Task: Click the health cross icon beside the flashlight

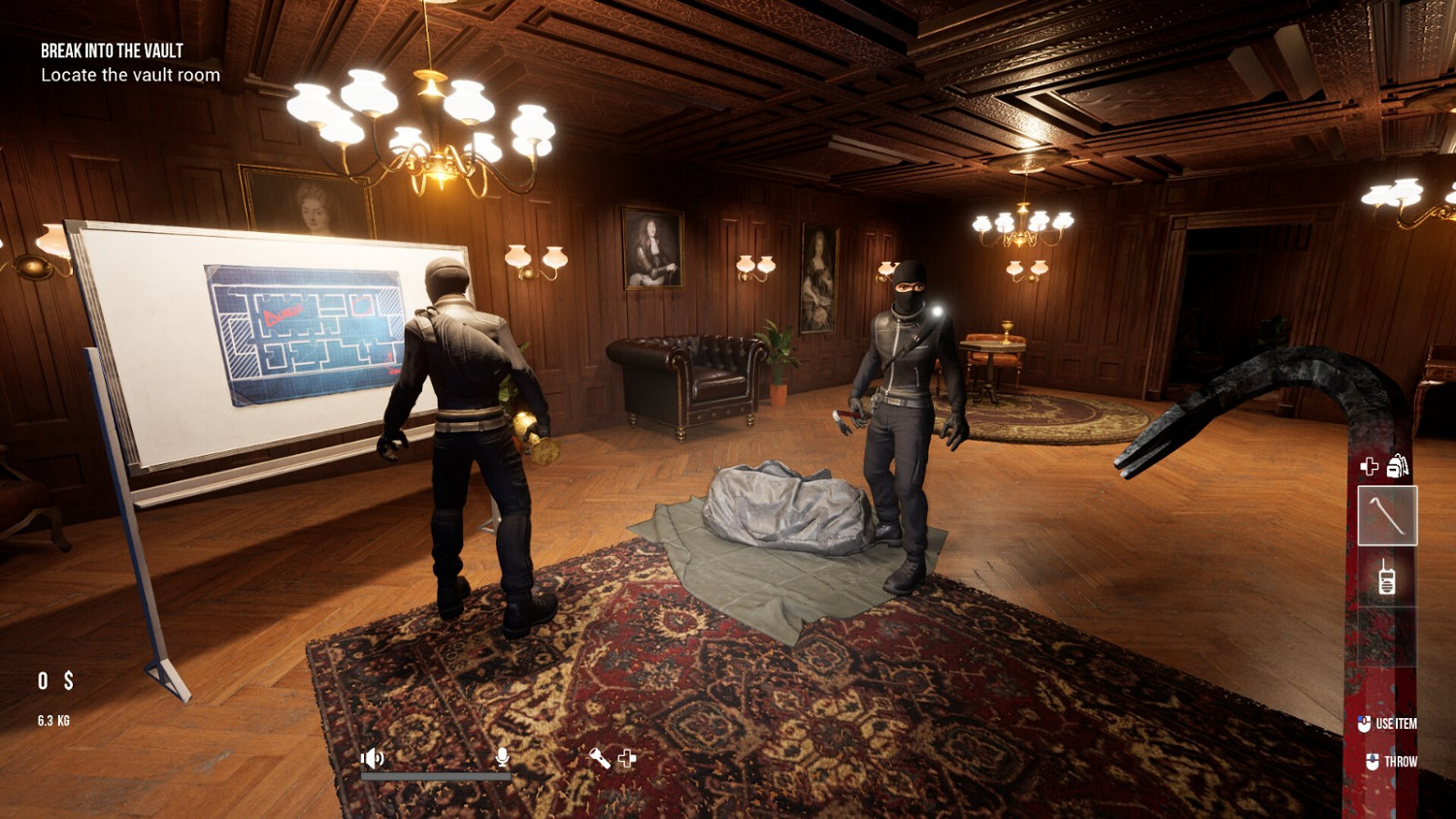Action: click(627, 759)
